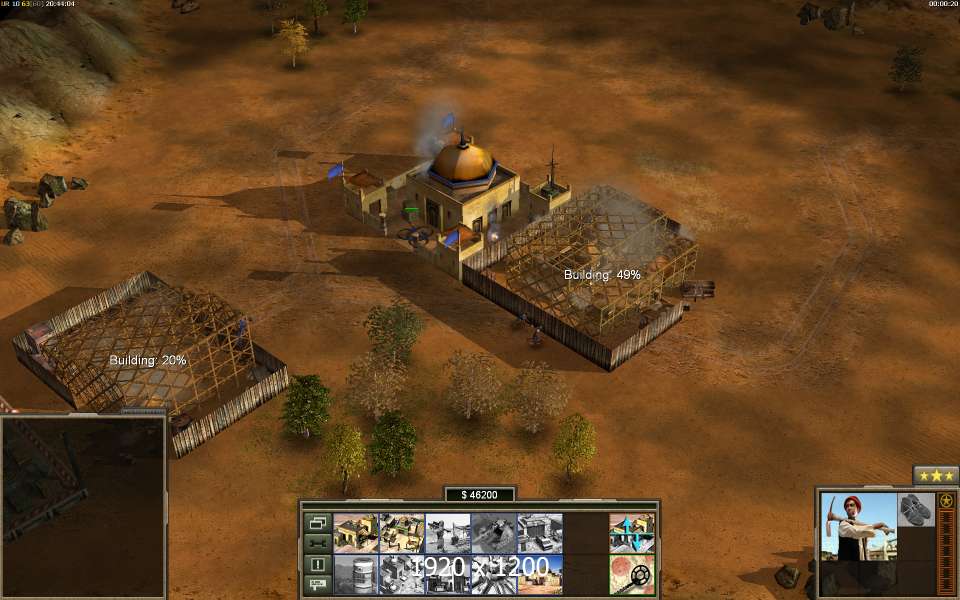Toggle the building icon with cyan arrows
The width and height of the screenshot is (960, 600).
[632, 533]
